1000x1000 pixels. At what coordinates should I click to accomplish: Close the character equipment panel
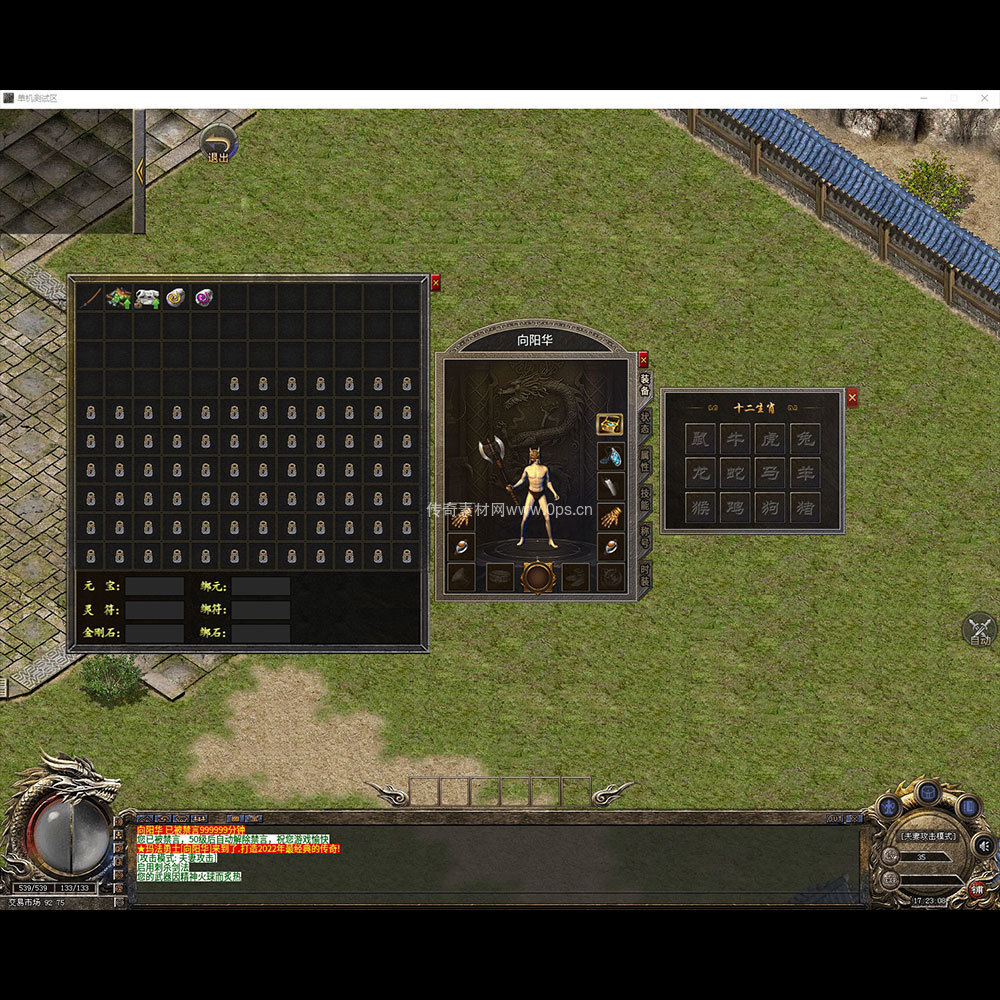point(643,360)
